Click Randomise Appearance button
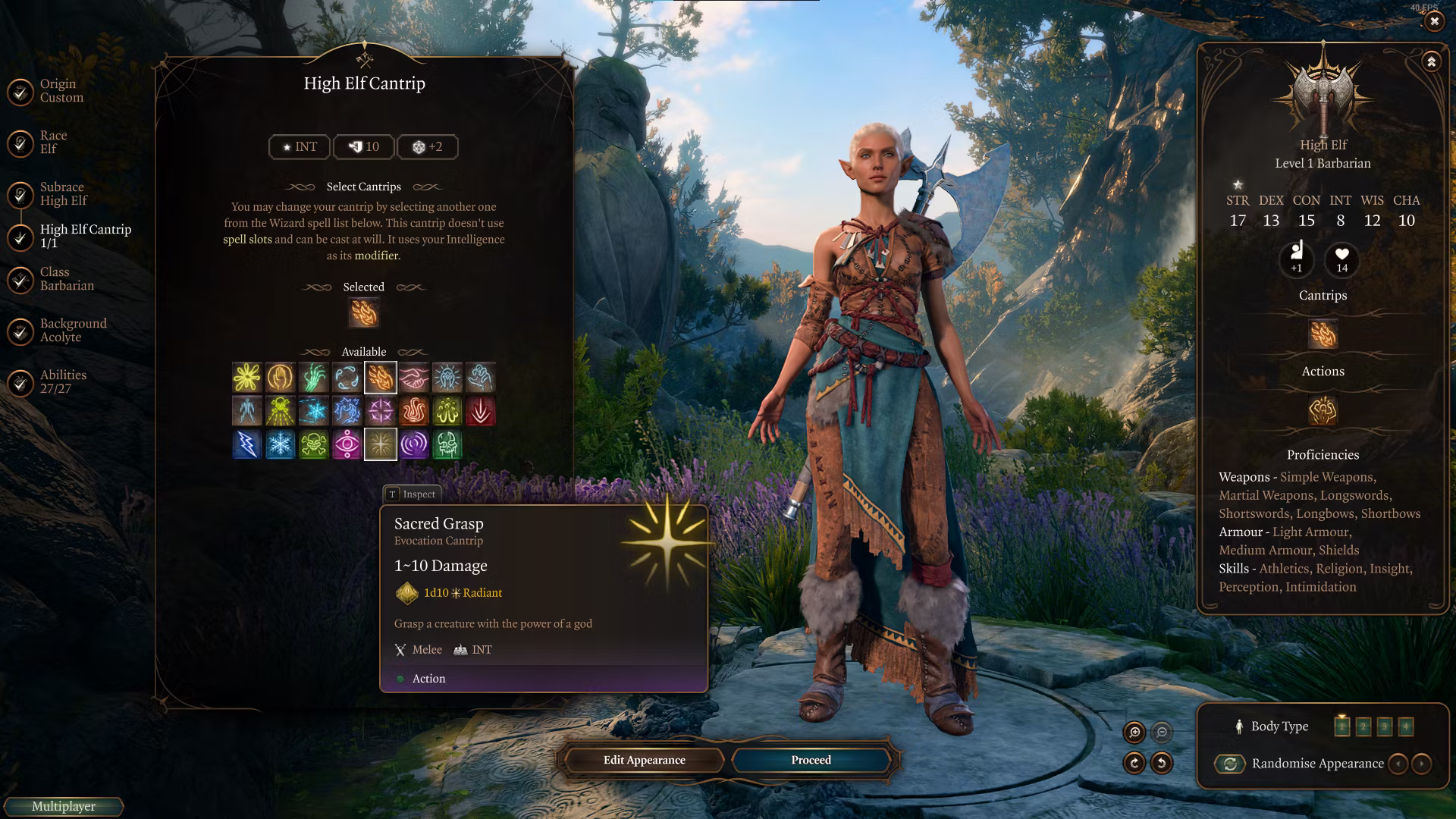Screen dimensions: 1456x819 [1230, 764]
